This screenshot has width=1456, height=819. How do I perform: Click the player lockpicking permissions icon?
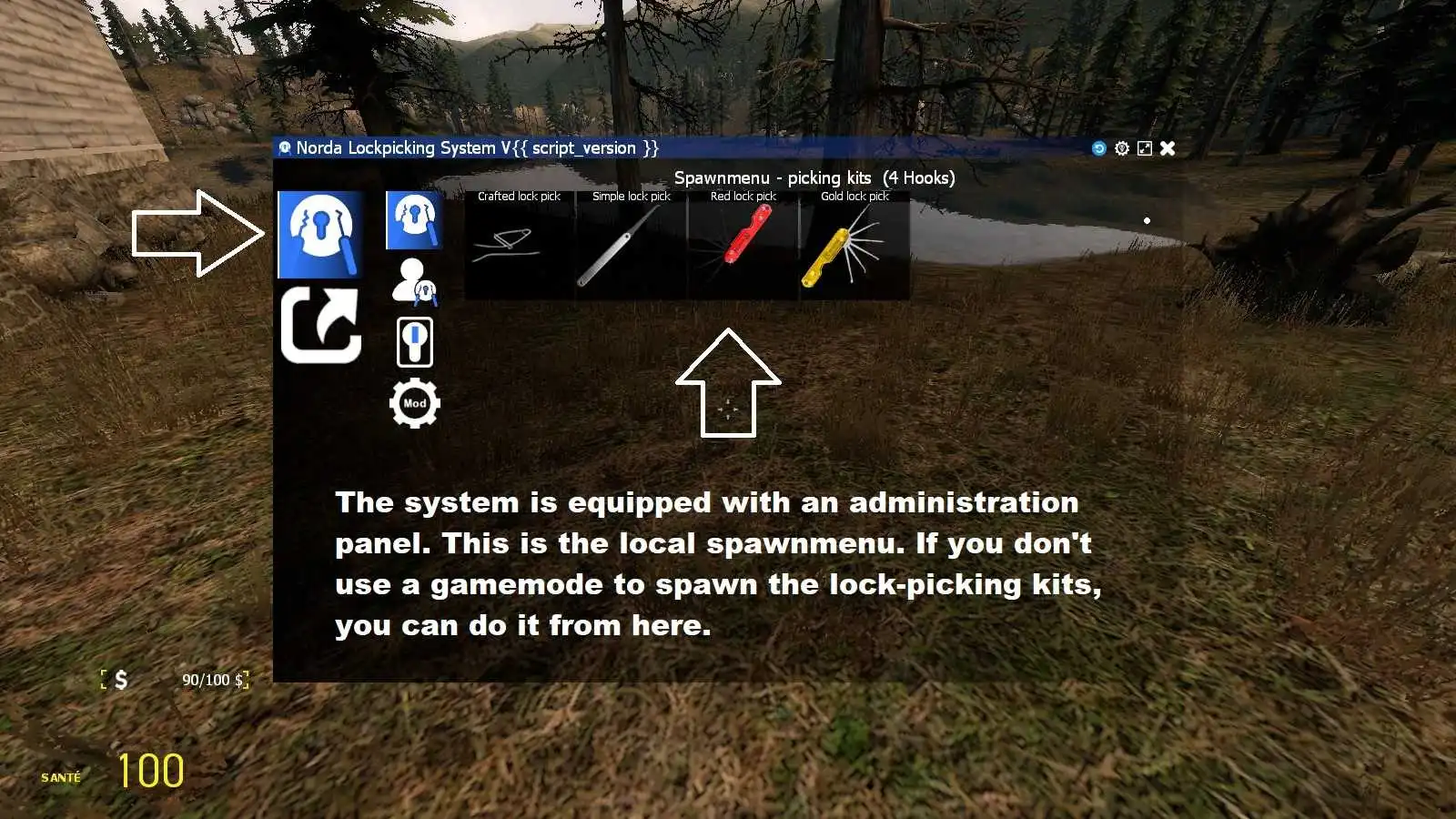[x=414, y=278]
